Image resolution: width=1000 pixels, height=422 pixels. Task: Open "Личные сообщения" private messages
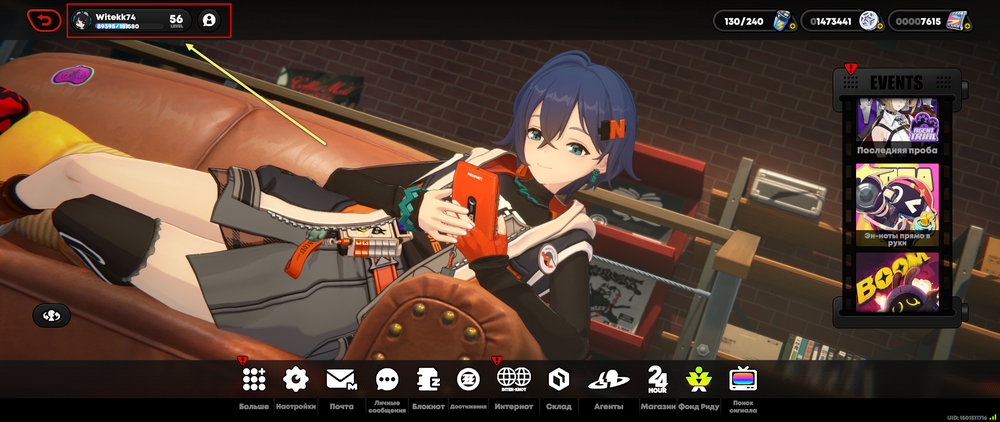pos(387,379)
